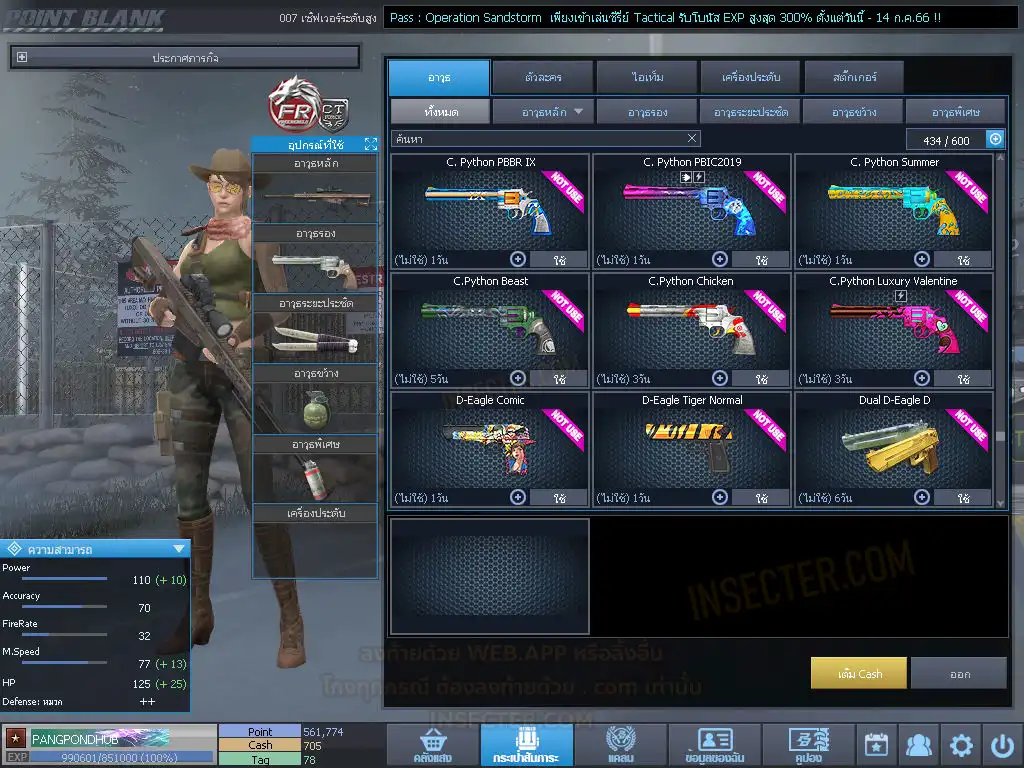Open the อาวุธหลัก primary weapon dropdown
Image resolution: width=1024 pixels, height=768 pixels.
click(543, 112)
